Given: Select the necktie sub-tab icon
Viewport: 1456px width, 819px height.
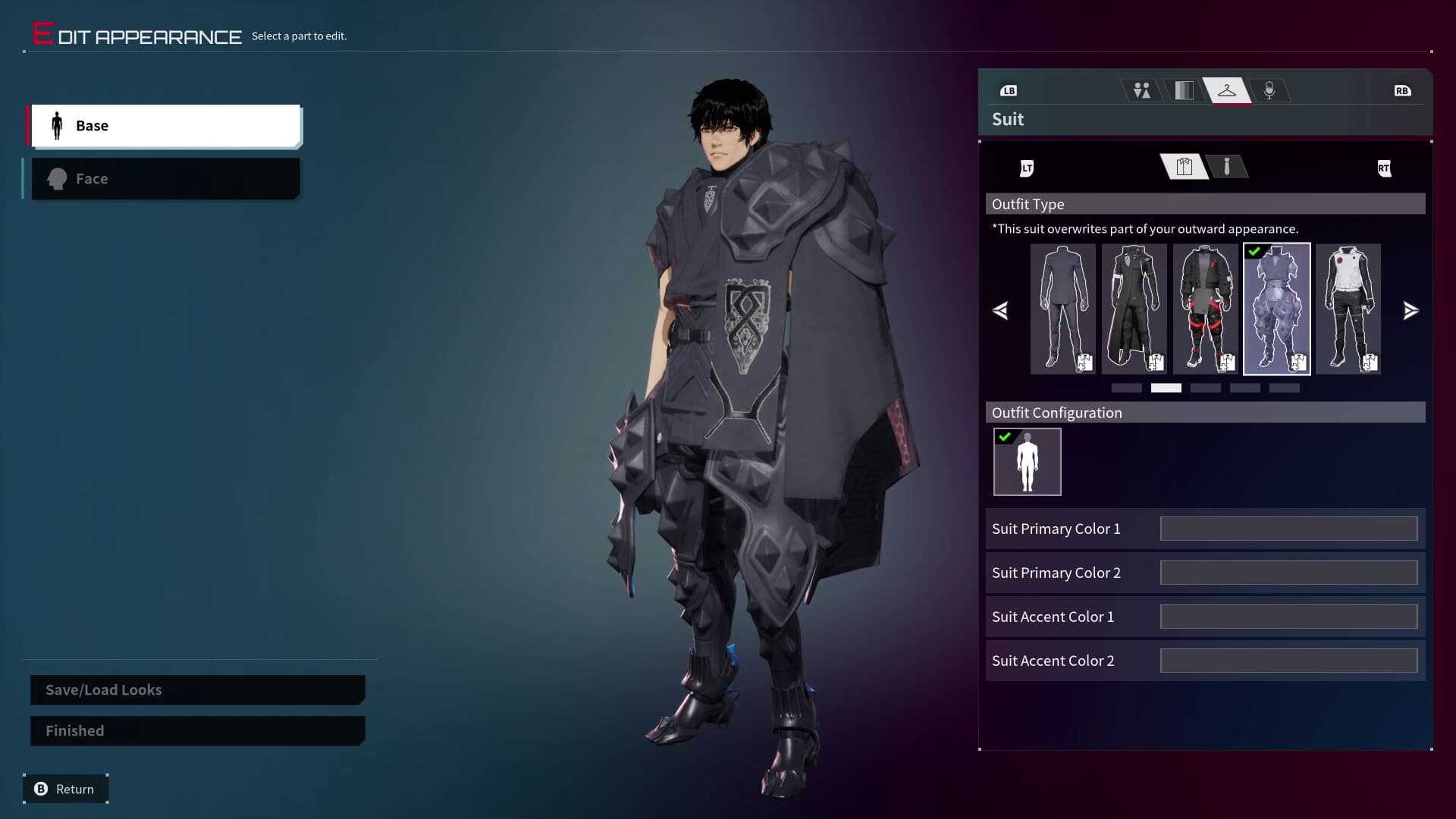Looking at the screenshot, I should (x=1227, y=167).
